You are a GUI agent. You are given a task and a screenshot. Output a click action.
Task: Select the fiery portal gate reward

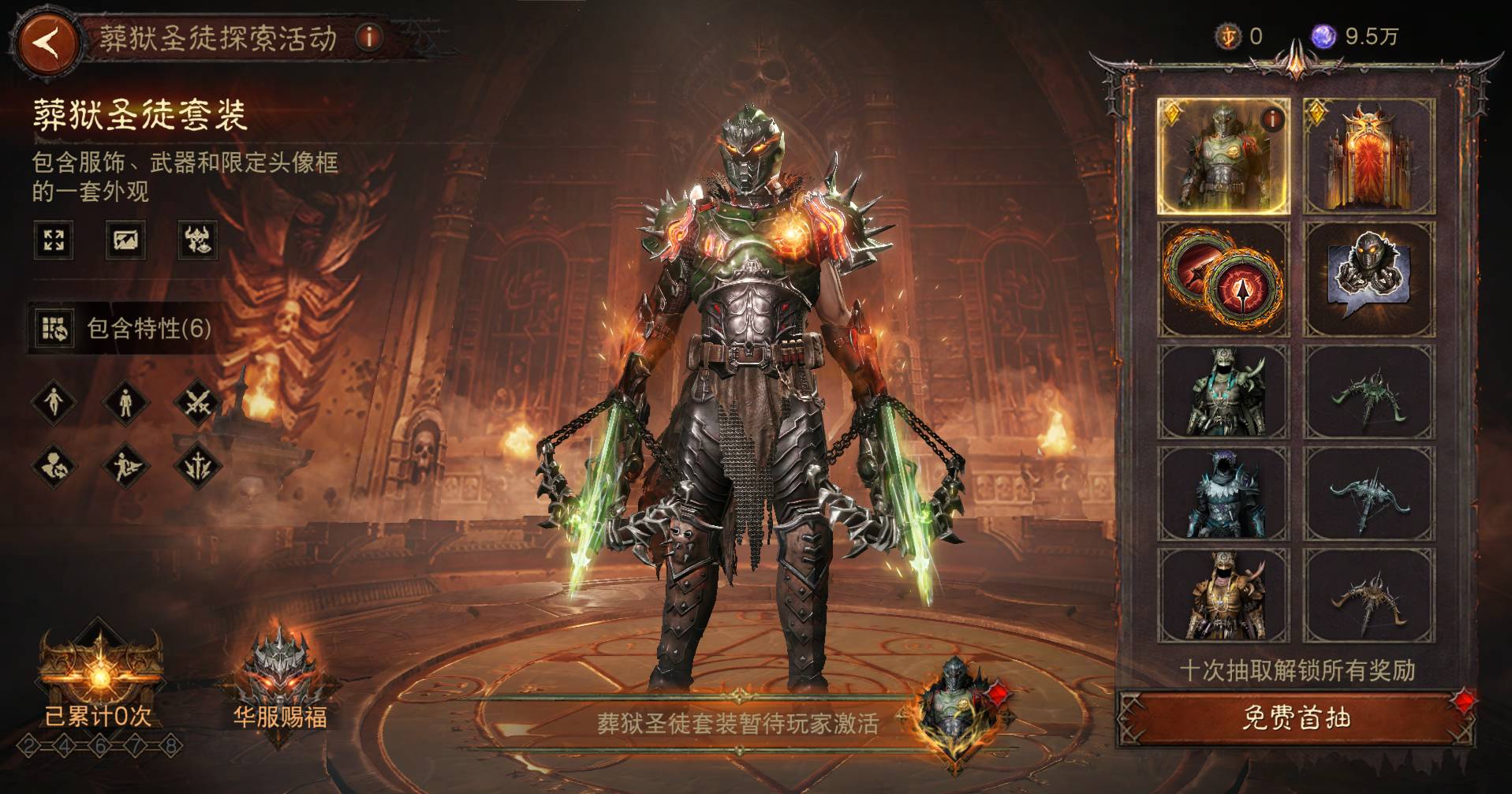coord(1369,157)
